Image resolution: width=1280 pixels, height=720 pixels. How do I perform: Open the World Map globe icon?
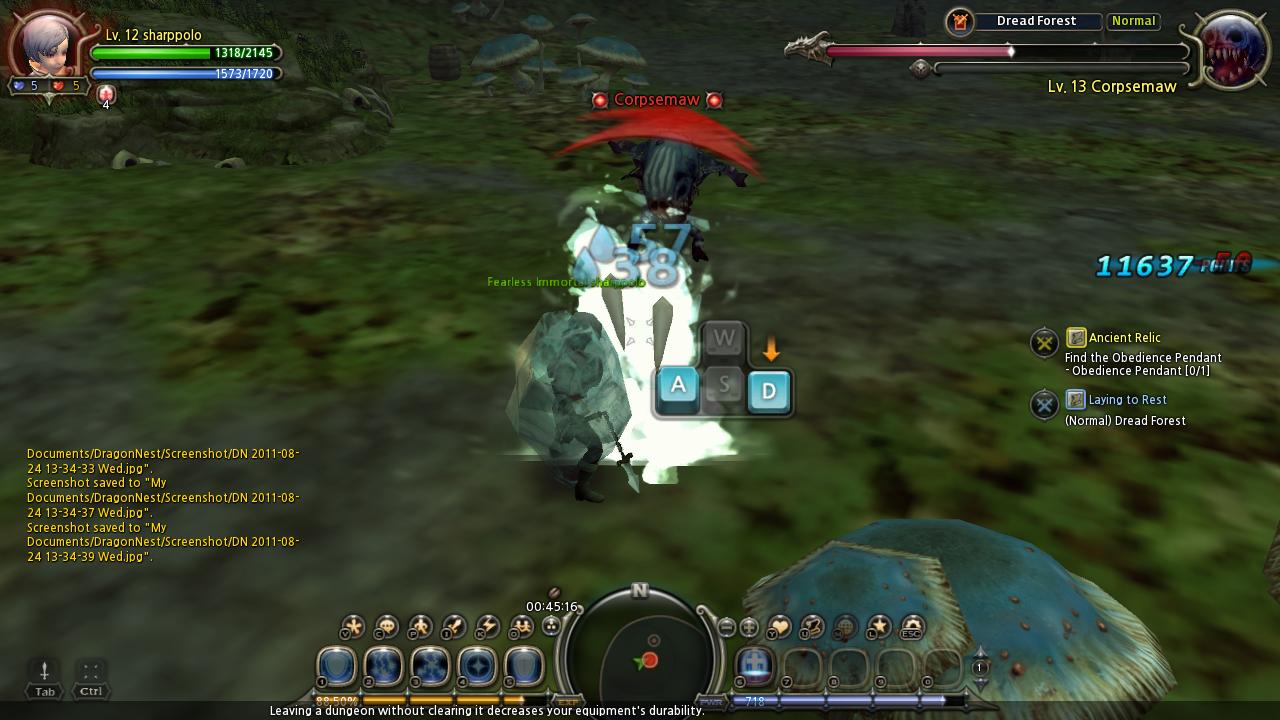pos(845,627)
